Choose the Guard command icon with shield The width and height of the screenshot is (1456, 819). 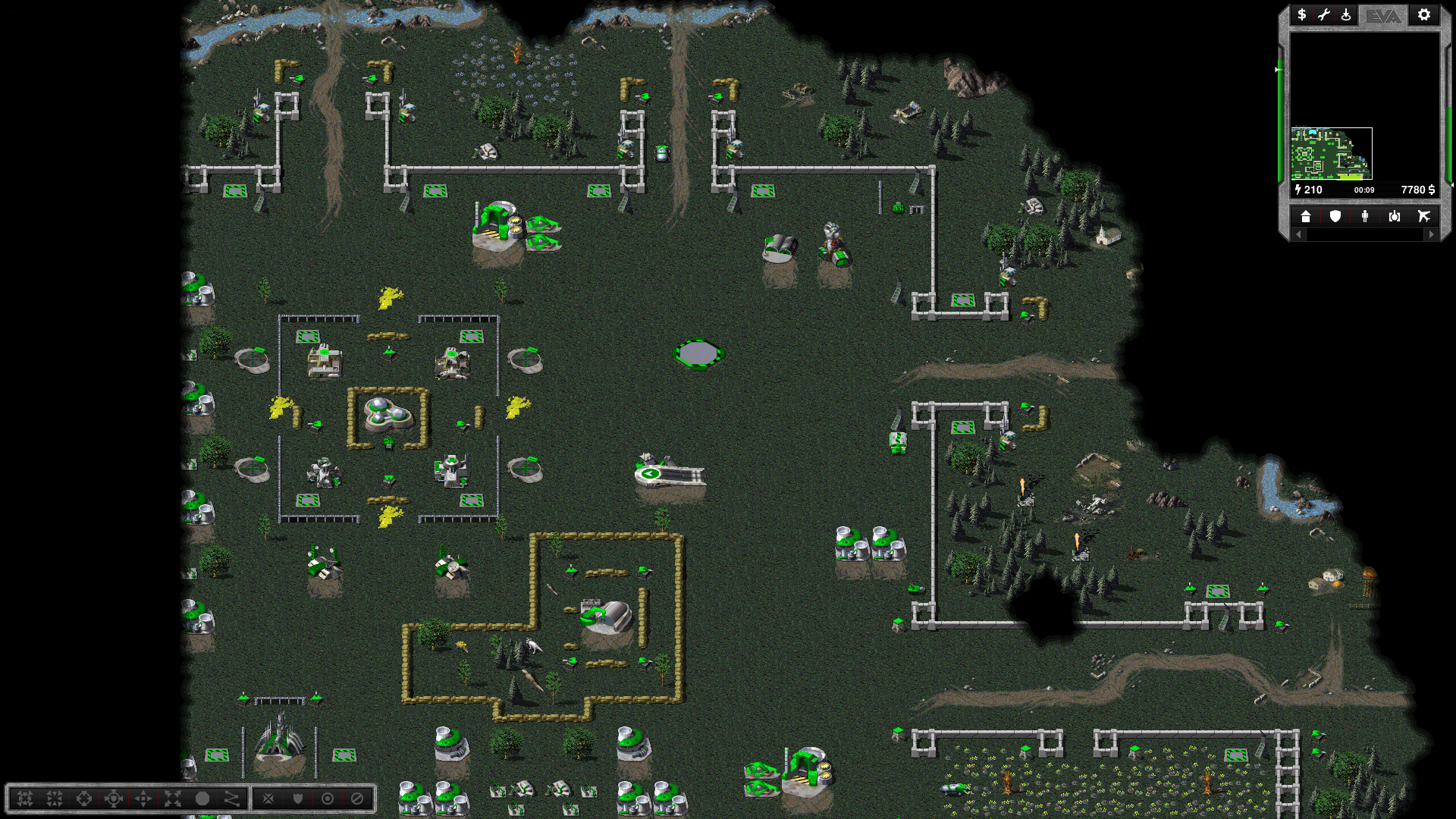pyautogui.click(x=114, y=799)
